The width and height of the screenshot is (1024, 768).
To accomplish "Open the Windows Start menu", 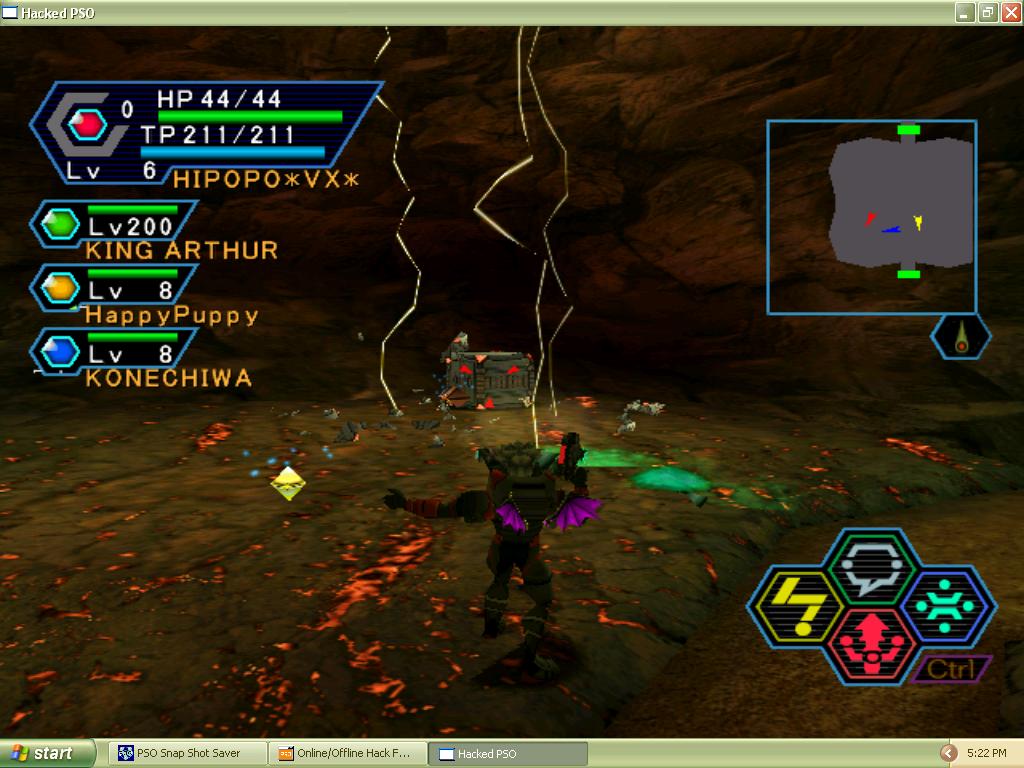I will click(45, 753).
